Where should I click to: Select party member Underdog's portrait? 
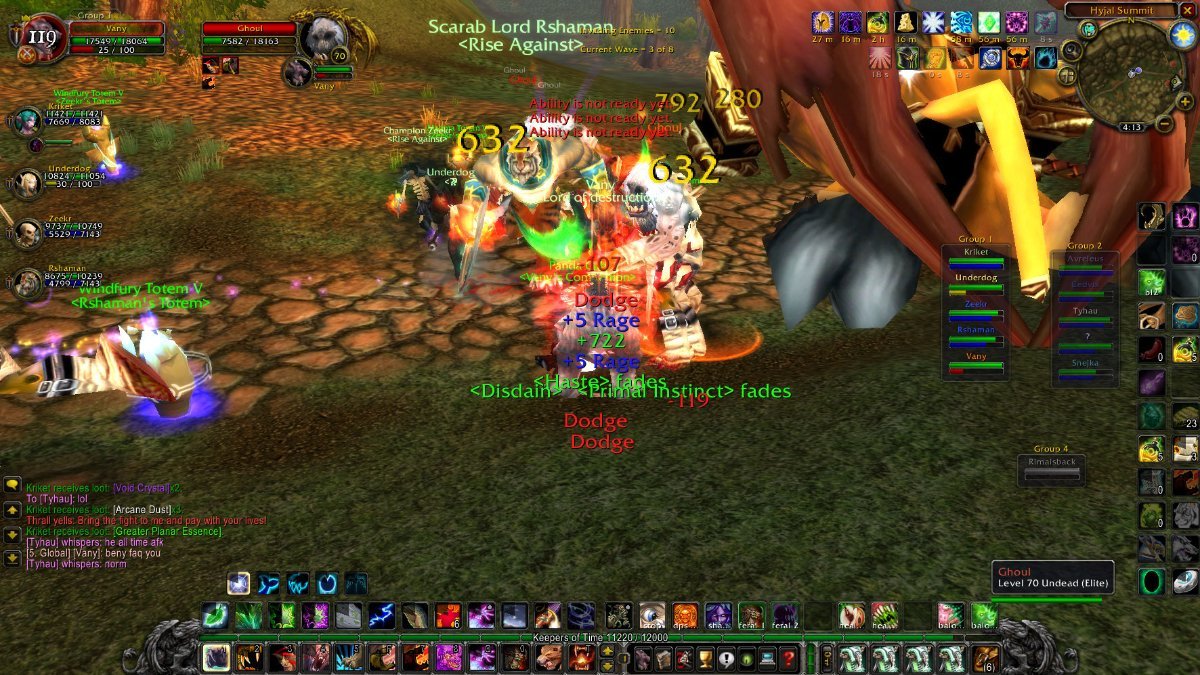point(24,183)
